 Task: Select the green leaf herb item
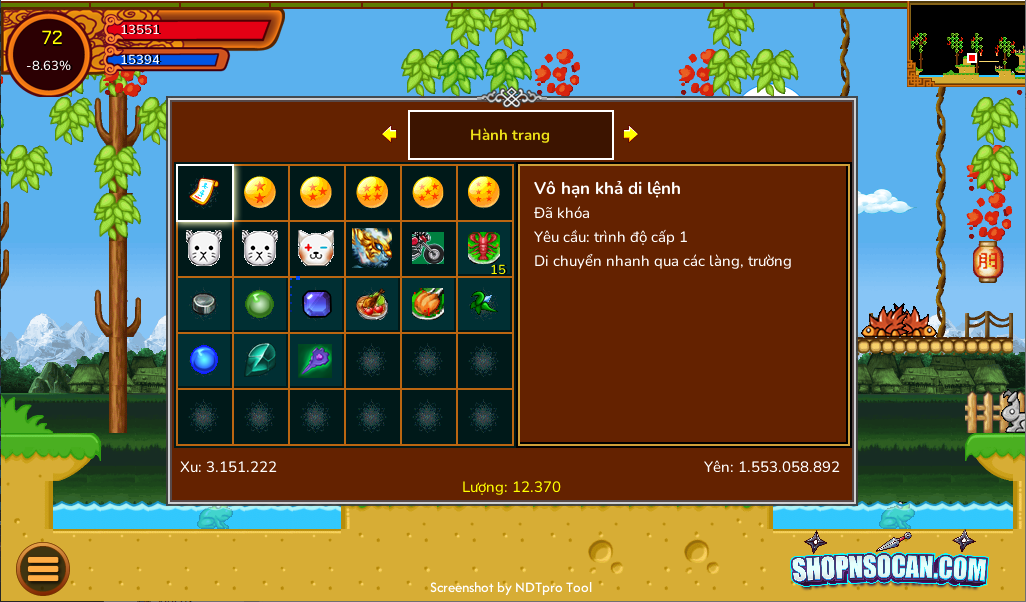click(485, 305)
